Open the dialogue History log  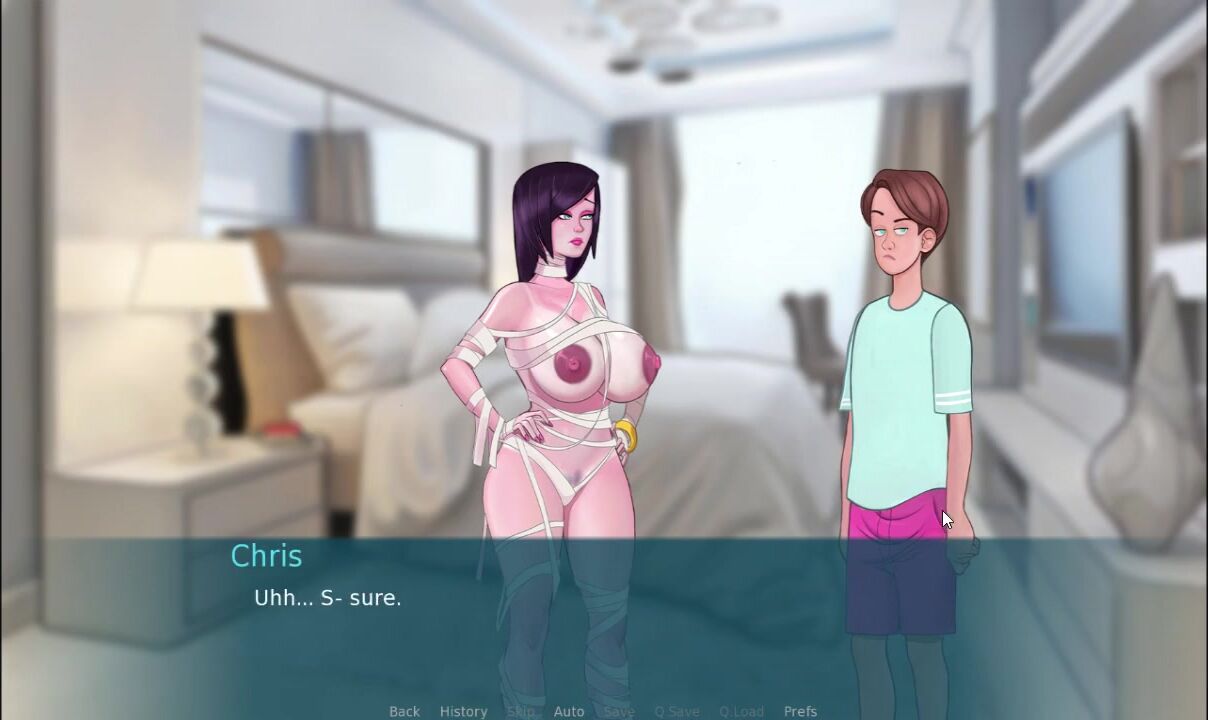coord(463,711)
